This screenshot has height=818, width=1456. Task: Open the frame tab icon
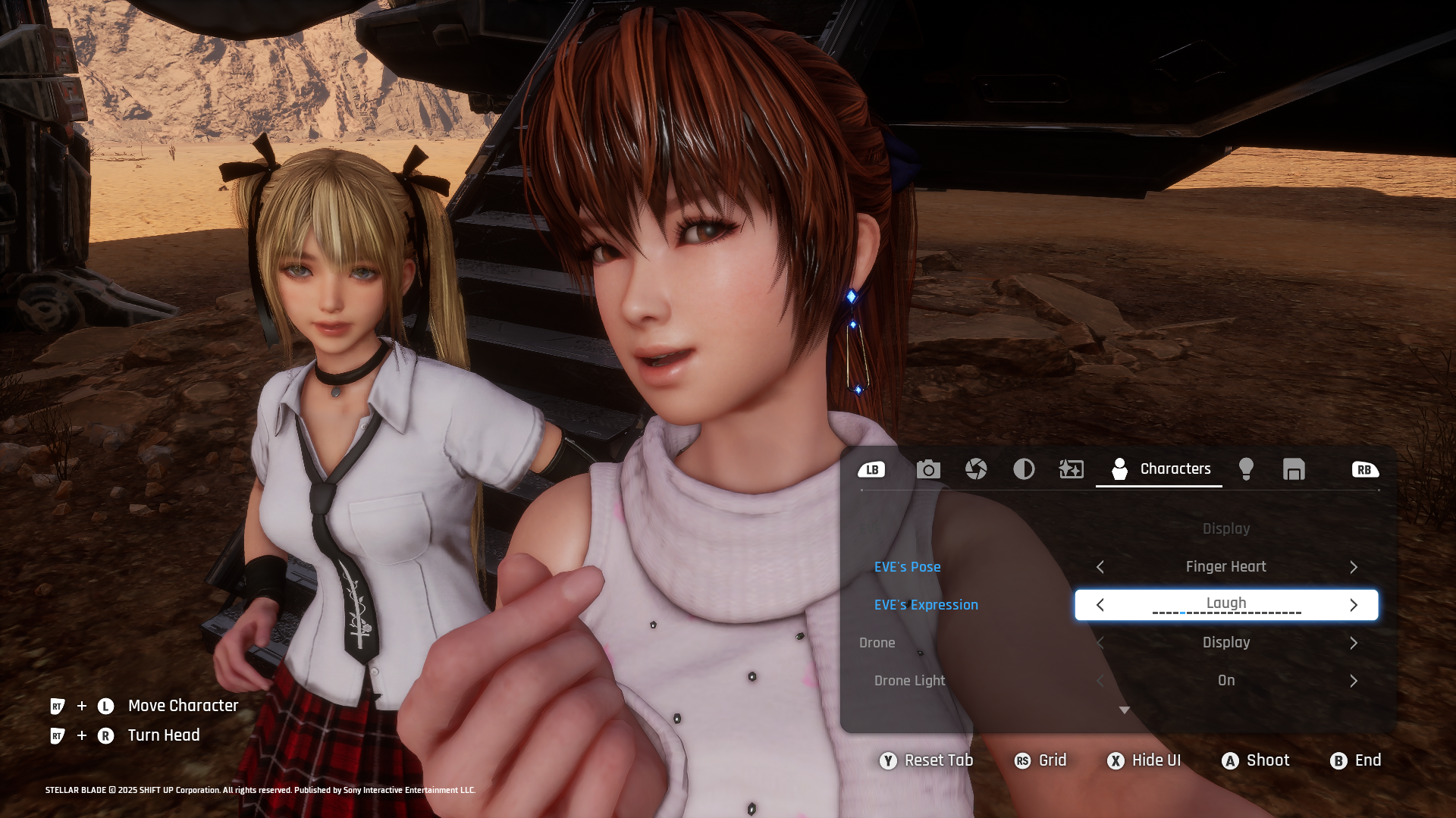tap(1294, 469)
